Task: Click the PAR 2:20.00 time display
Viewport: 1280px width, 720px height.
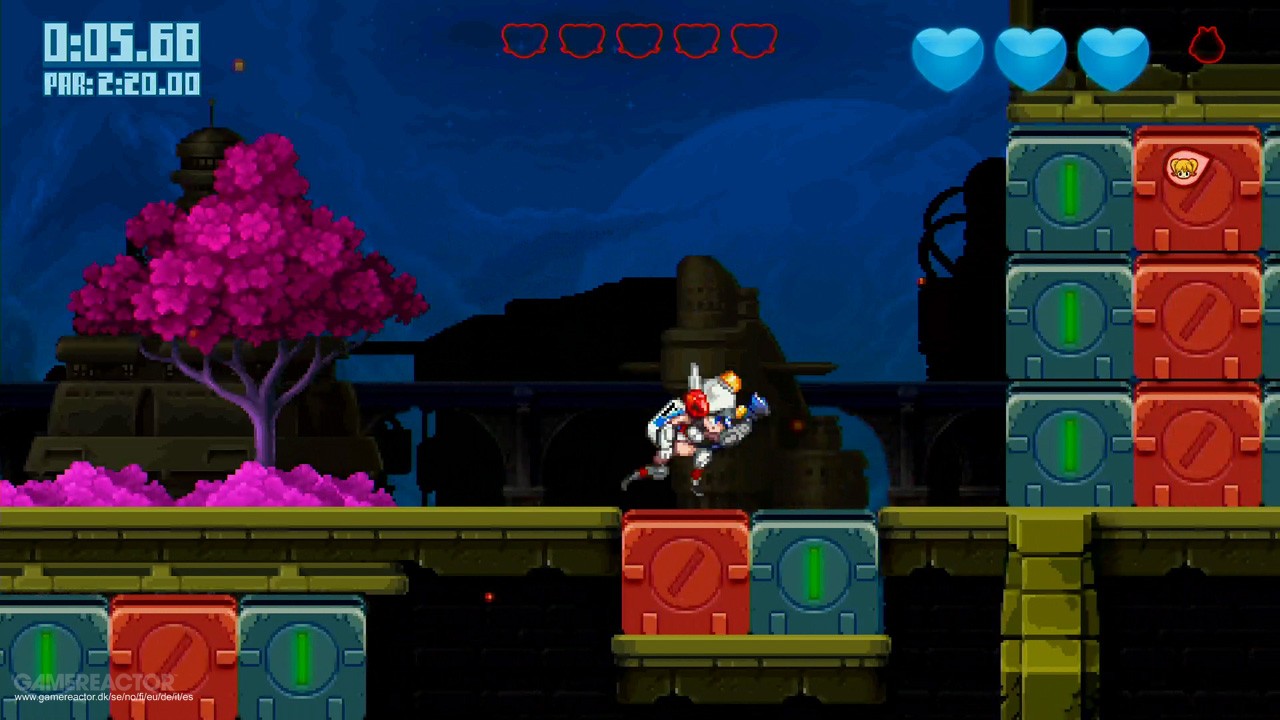Action: click(121, 84)
